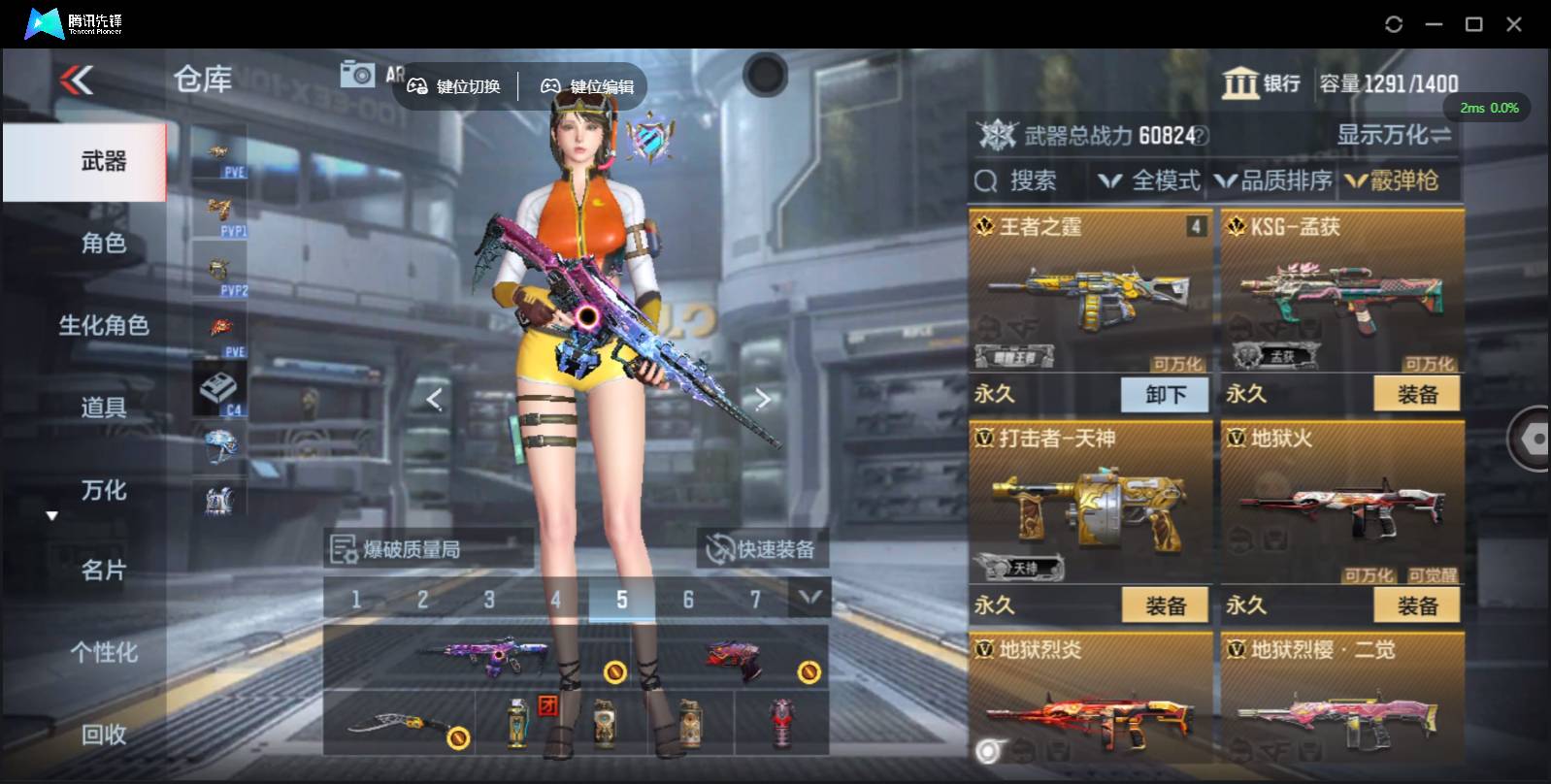1551x784 pixels.
Task: Unequip 王者之霆 using the 卸下 button
Action: (1164, 394)
